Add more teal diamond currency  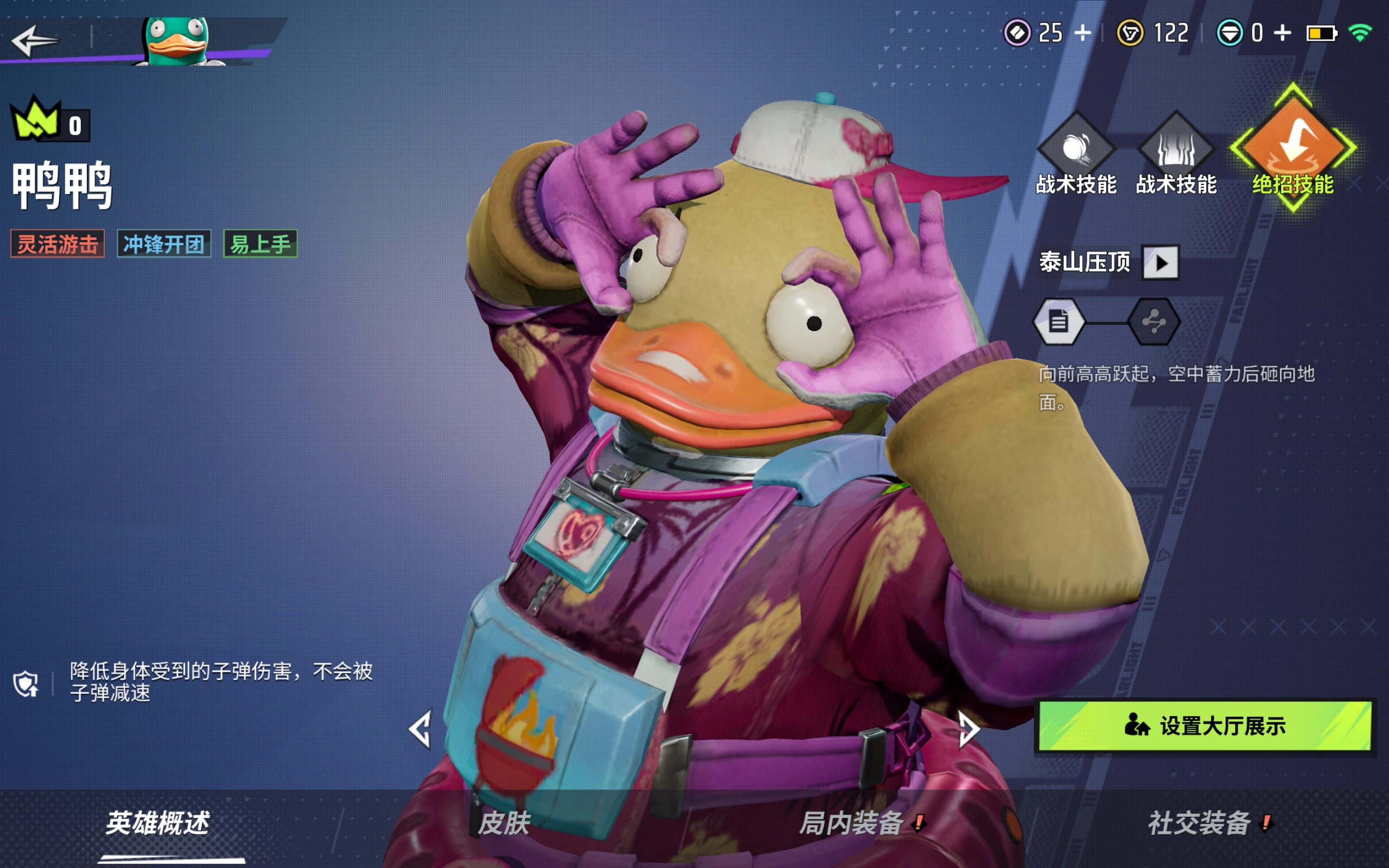(x=1283, y=33)
